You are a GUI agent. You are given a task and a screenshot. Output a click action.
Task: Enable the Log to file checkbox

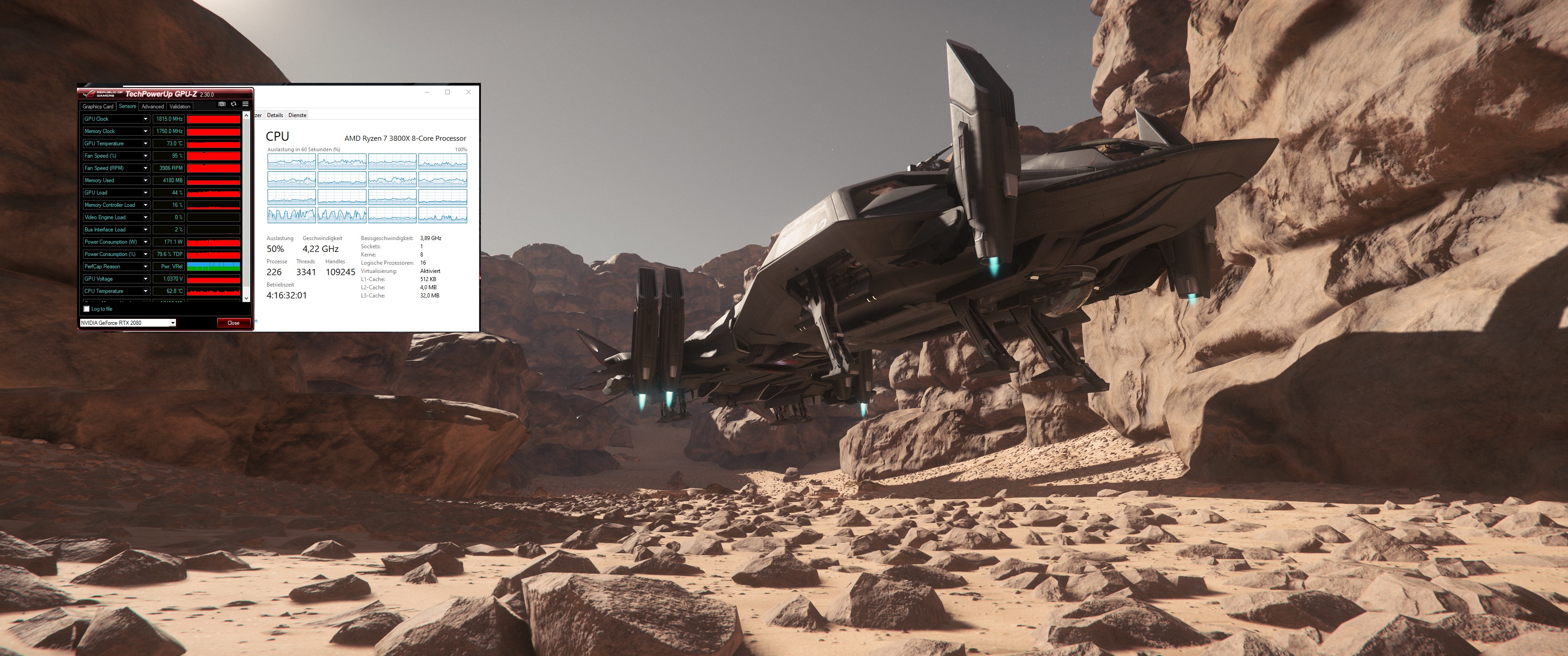pyautogui.click(x=87, y=309)
